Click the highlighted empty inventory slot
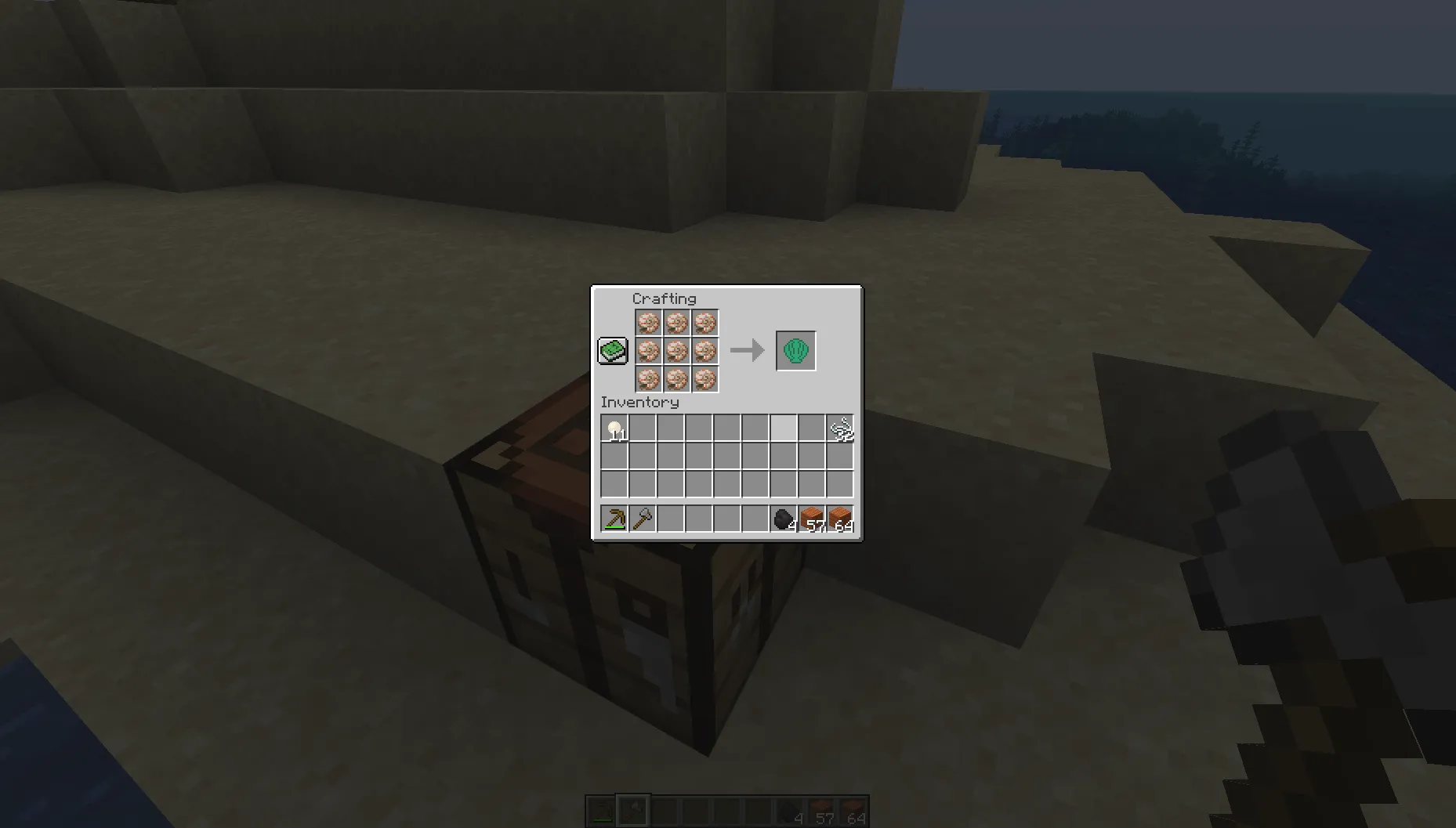This screenshot has width=1456, height=828. point(783,428)
